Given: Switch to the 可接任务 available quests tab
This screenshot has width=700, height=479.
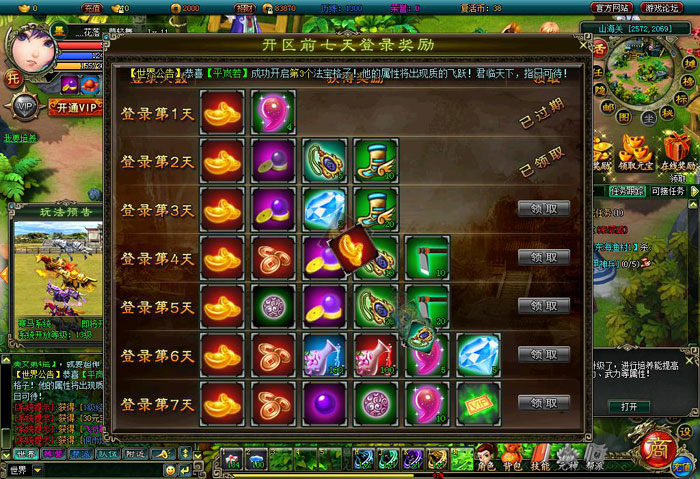Looking at the screenshot, I should [668, 190].
